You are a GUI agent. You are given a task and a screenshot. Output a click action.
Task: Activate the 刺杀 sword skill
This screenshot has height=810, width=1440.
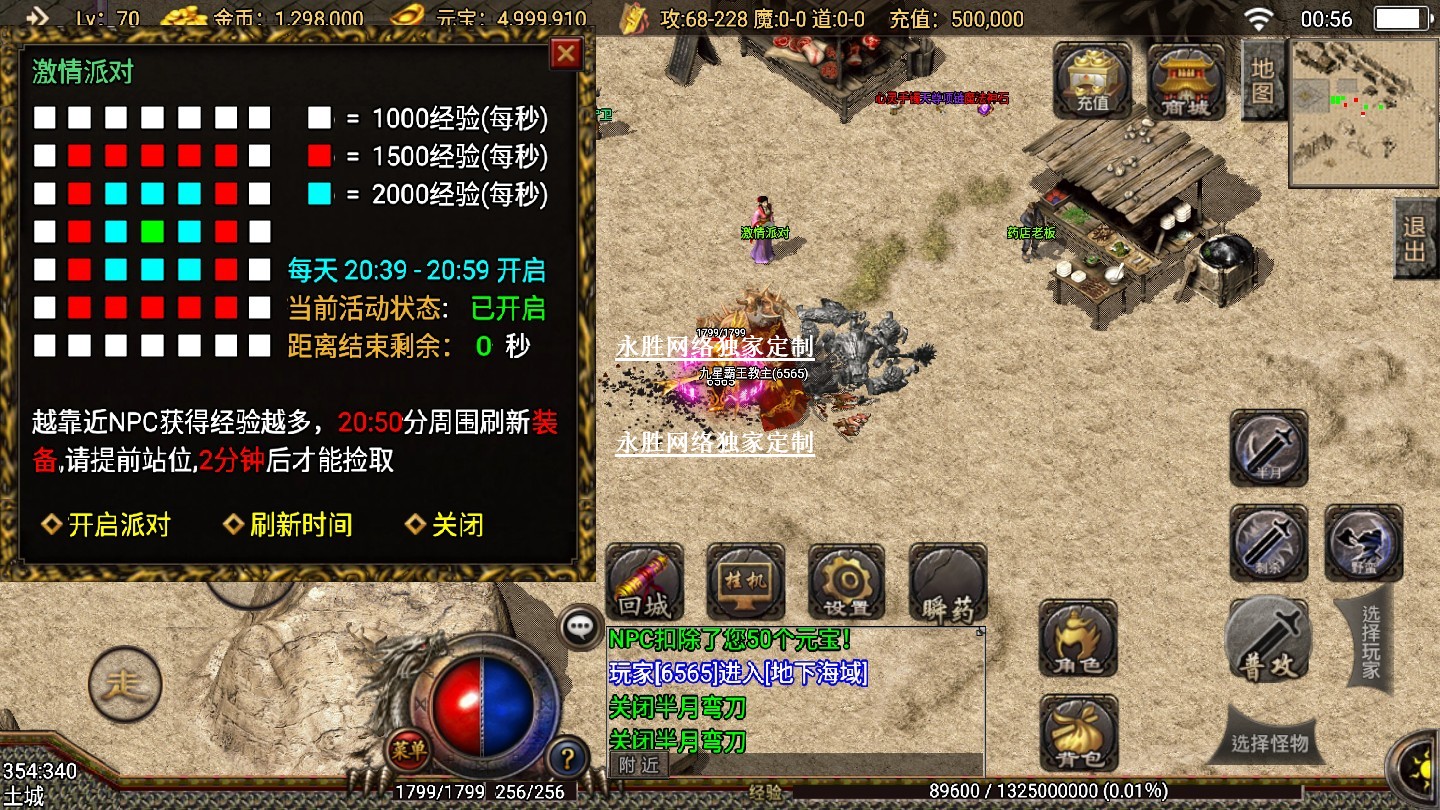pyautogui.click(x=1269, y=542)
